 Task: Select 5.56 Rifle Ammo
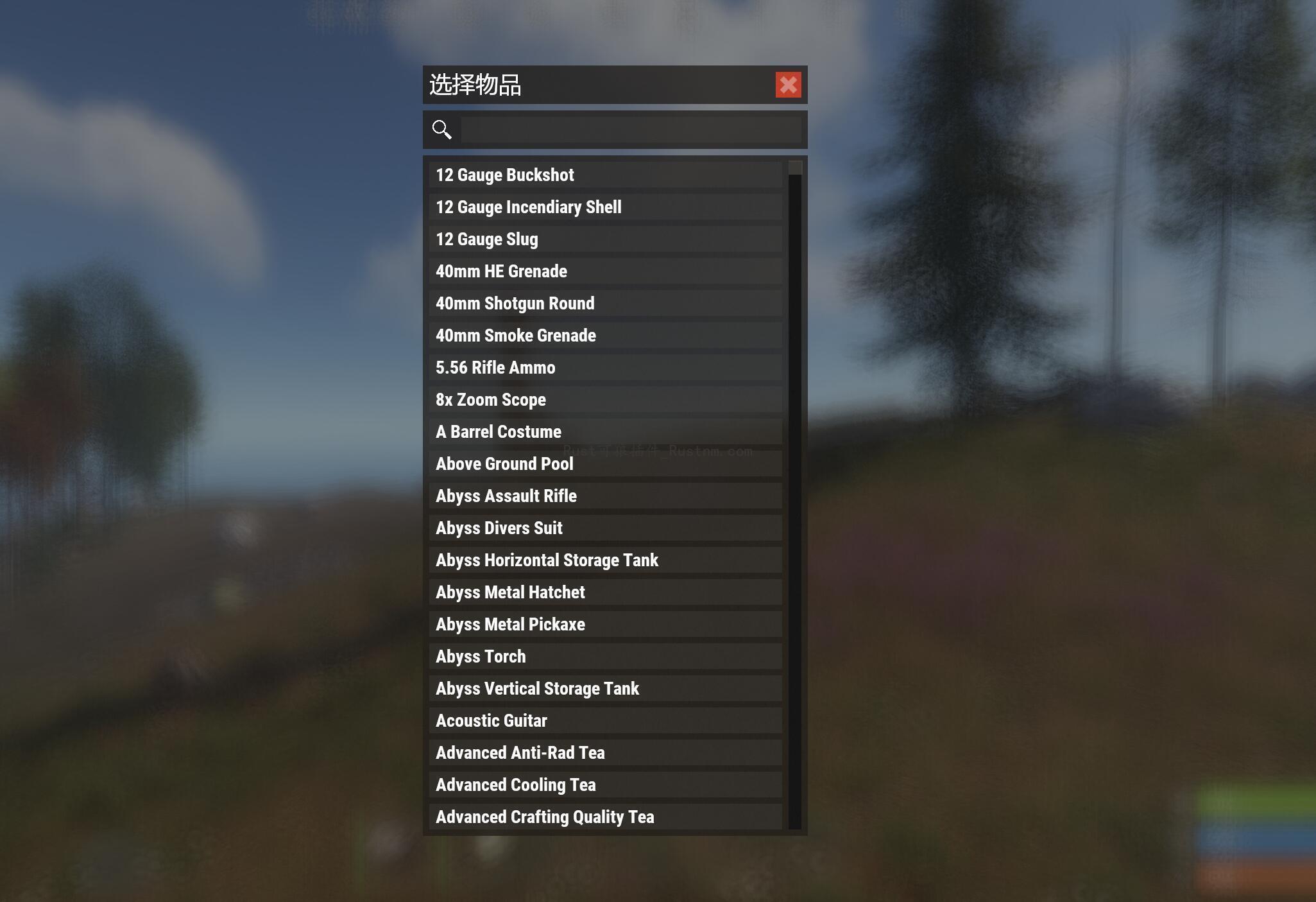click(605, 367)
